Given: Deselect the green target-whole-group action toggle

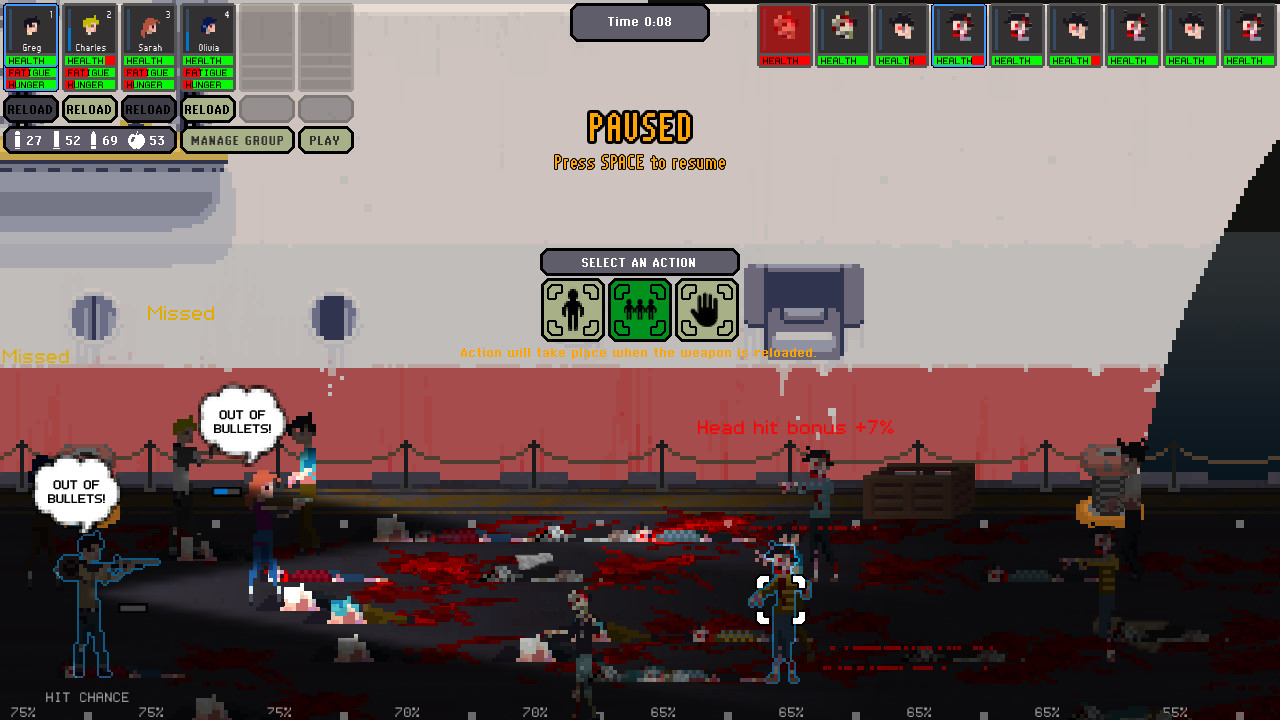Looking at the screenshot, I should click(x=640, y=310).
